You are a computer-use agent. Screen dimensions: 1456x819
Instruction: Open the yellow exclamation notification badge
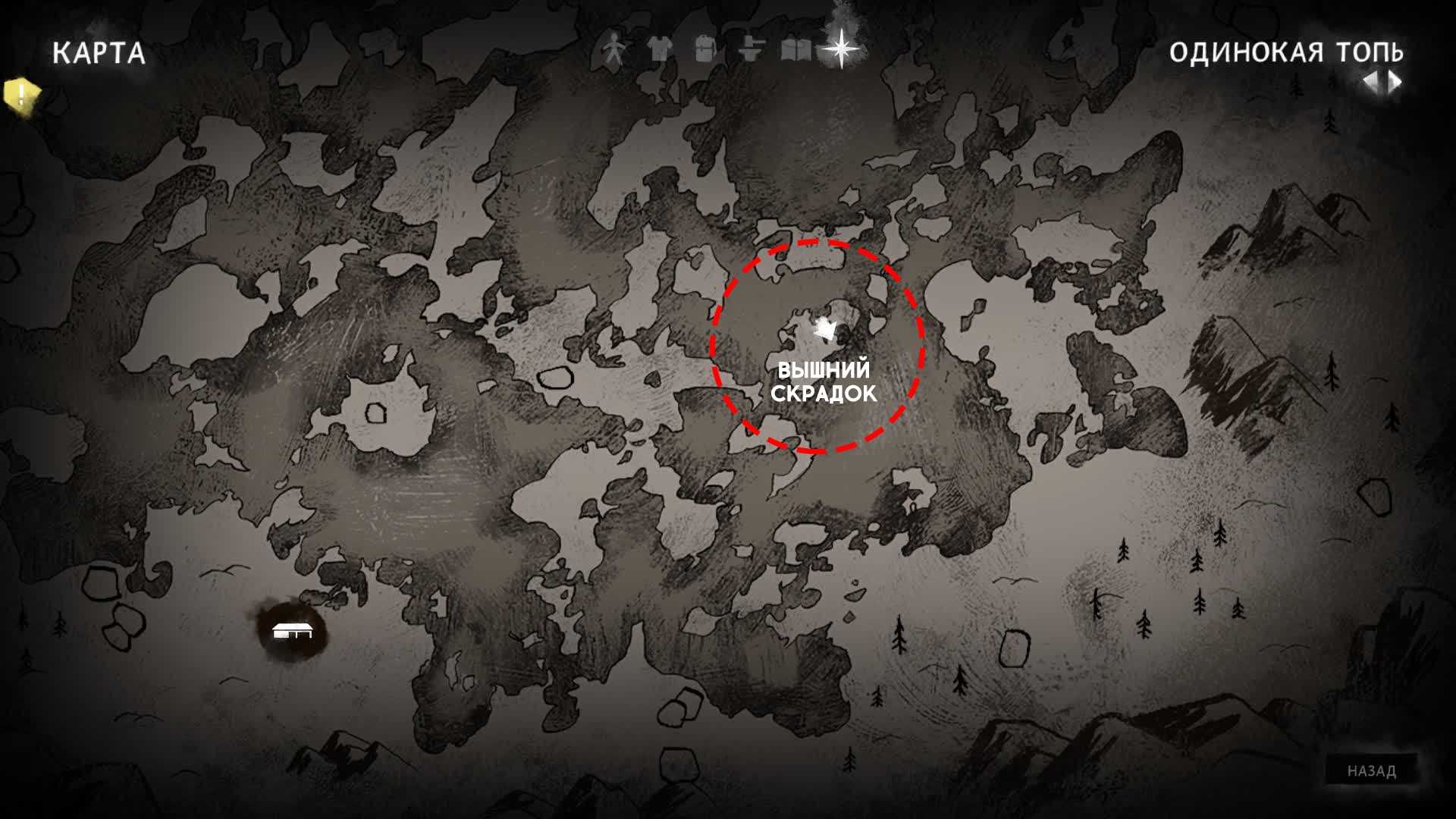pos(20,95)
